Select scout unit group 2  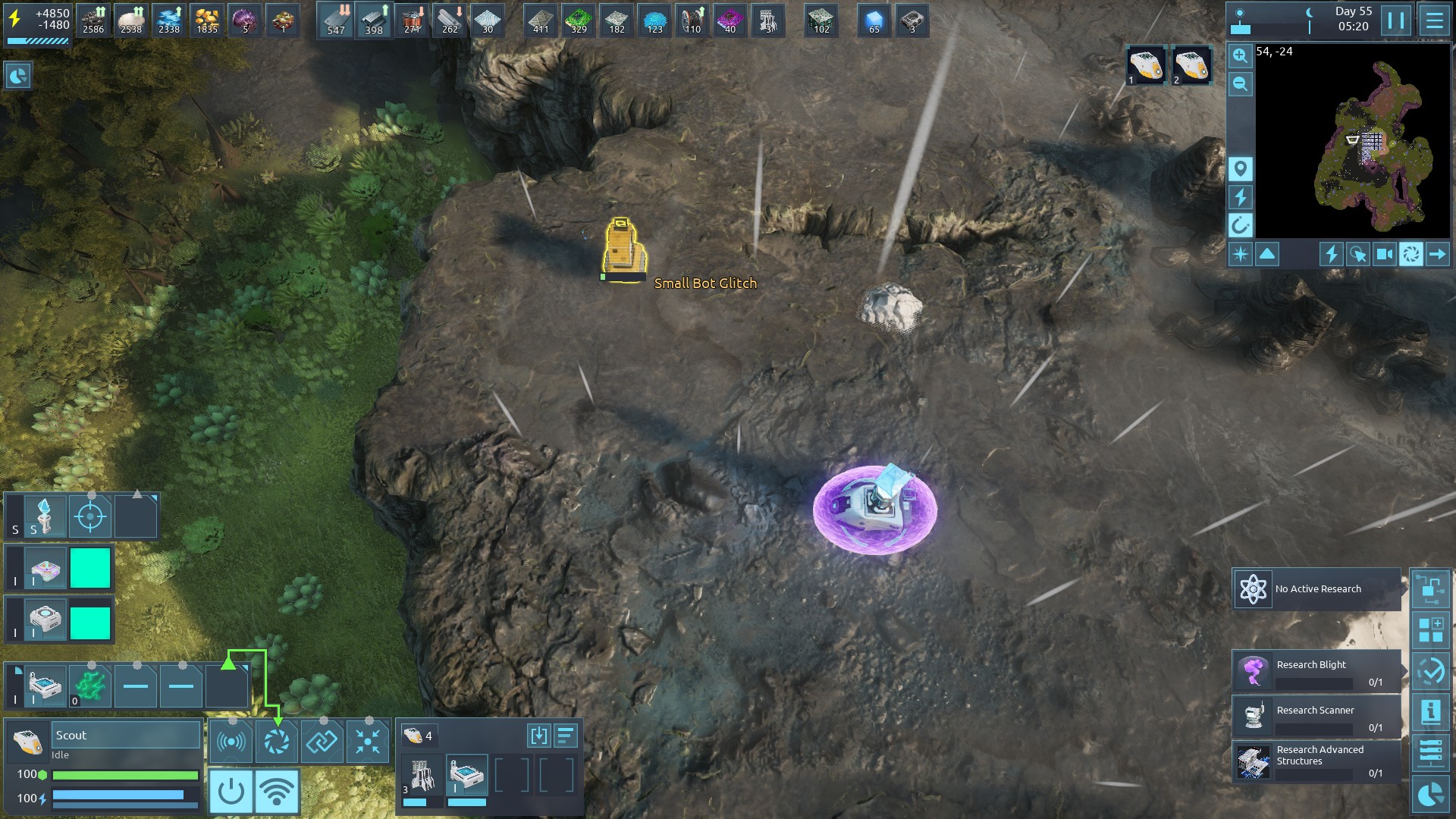click(1191, 65)
